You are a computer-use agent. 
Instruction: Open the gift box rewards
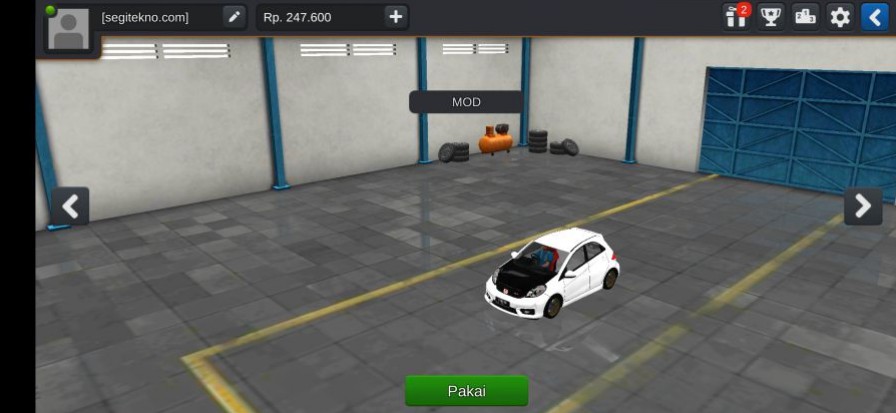pos(737,17)
